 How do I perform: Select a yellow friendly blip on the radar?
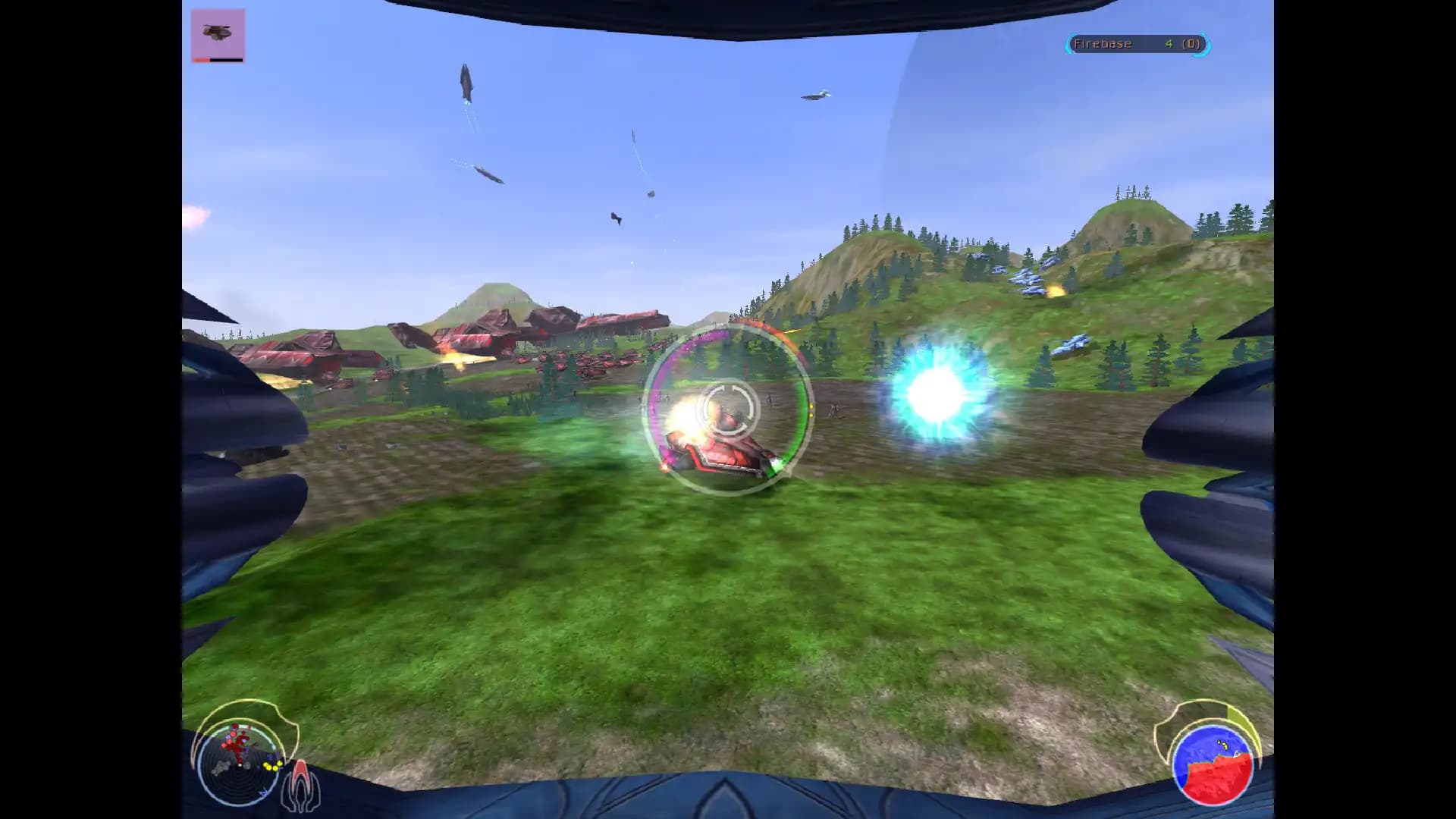pyautogui.click(x=269, y=767)
